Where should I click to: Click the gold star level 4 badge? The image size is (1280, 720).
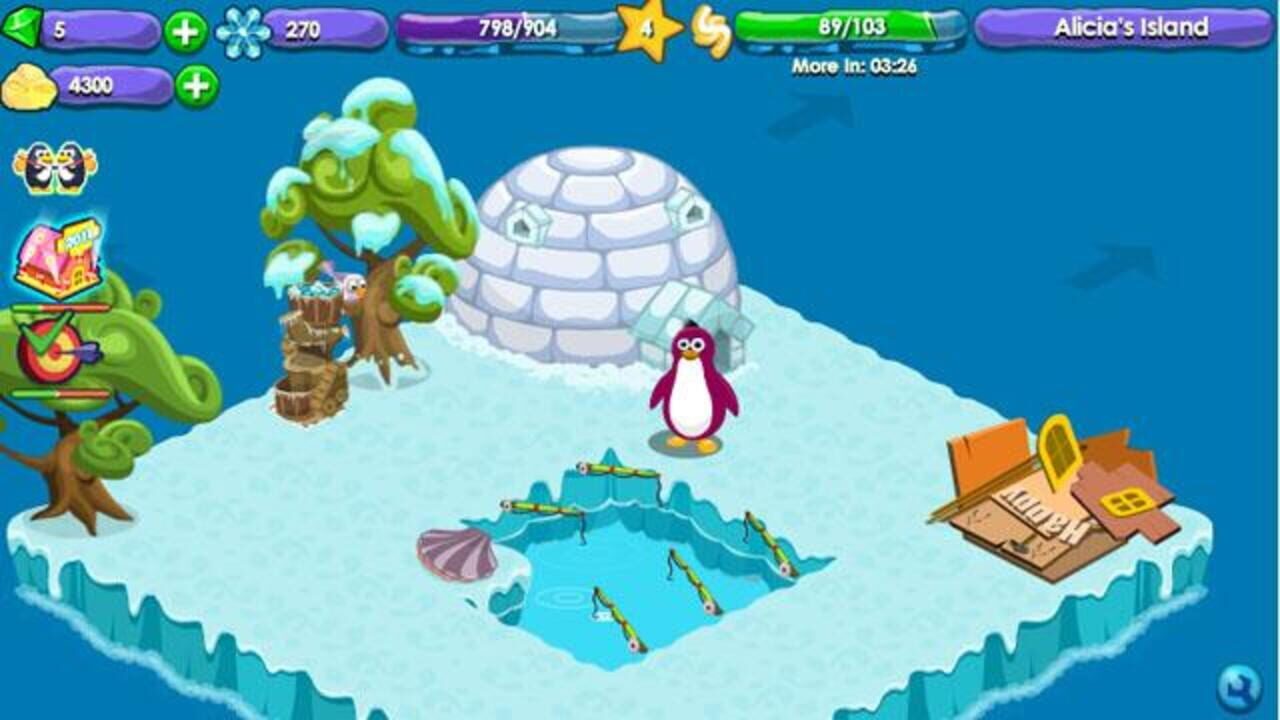click(649, 31)
